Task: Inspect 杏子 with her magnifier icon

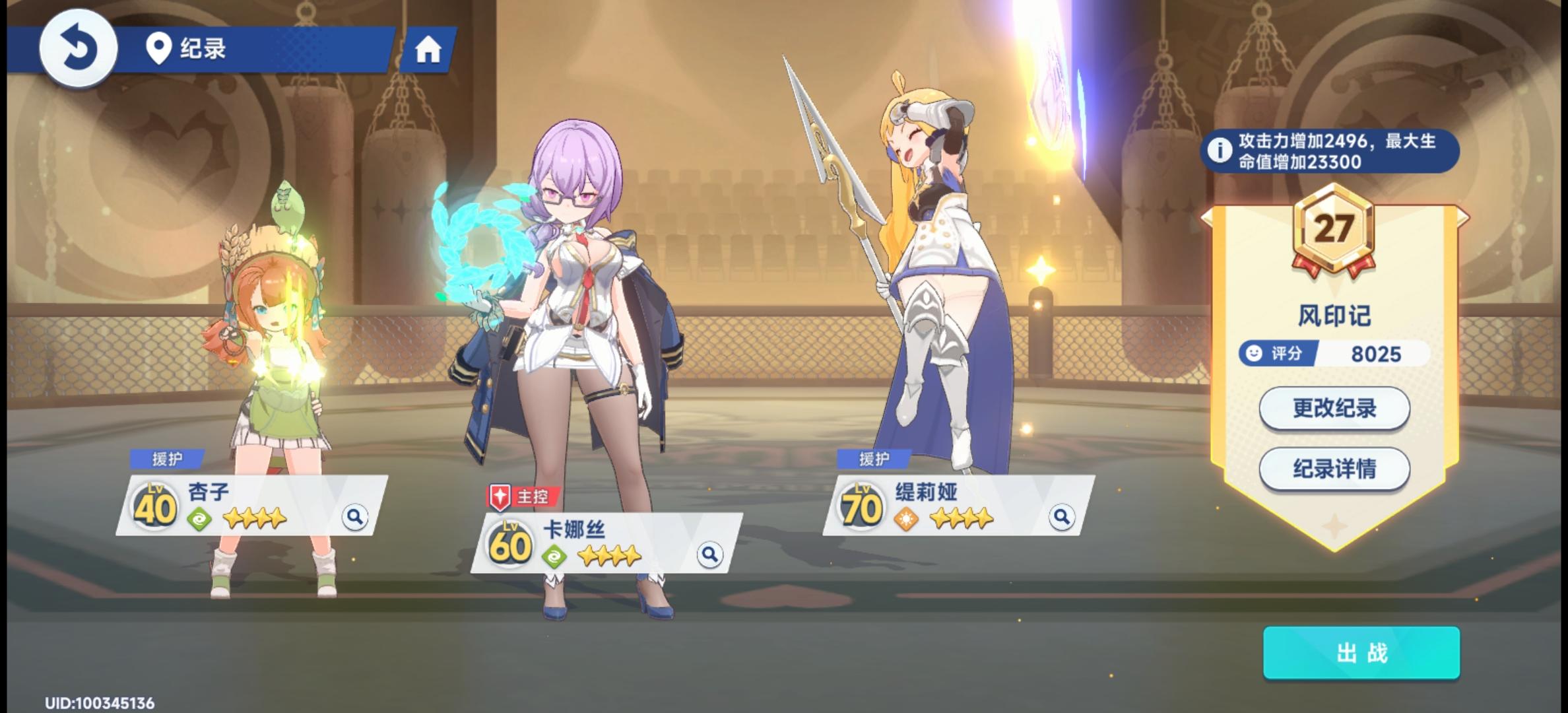Action: tap(356, 518)
